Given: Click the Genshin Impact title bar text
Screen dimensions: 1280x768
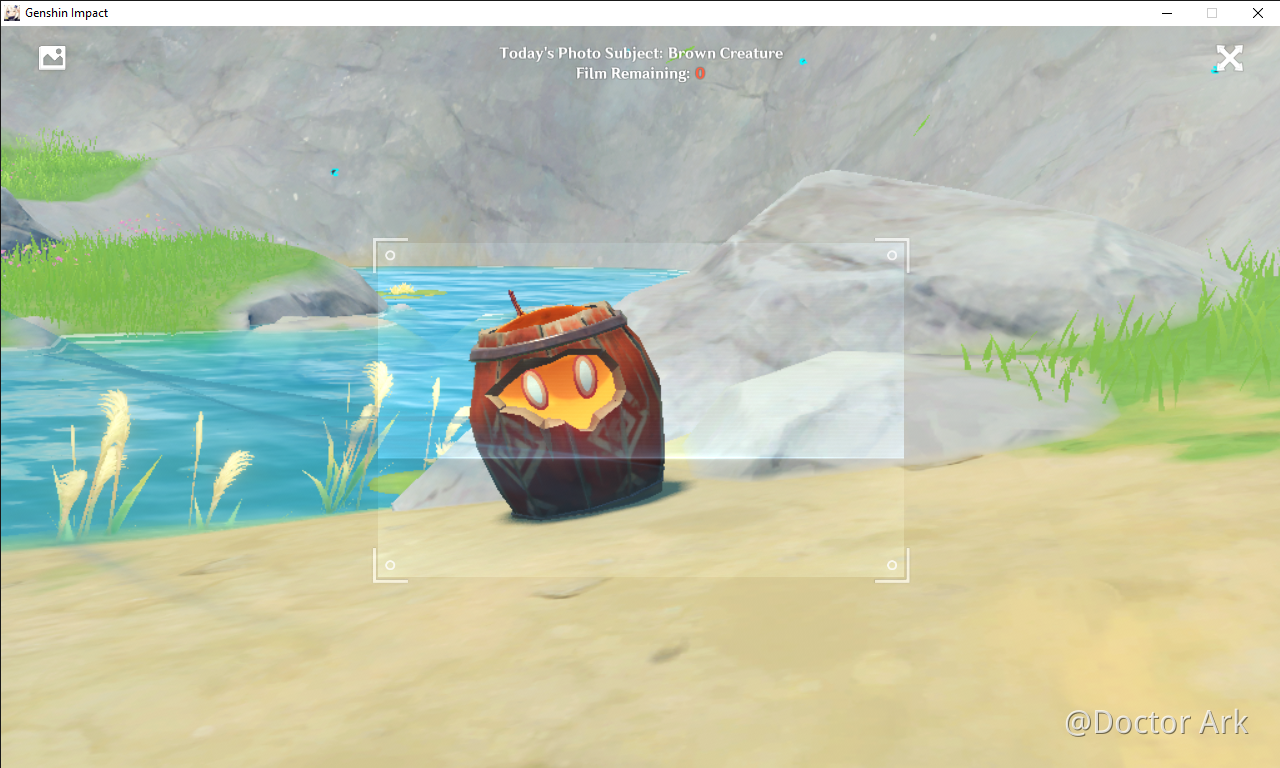Looking at the screenshot, I should click(x=68, y=13).
